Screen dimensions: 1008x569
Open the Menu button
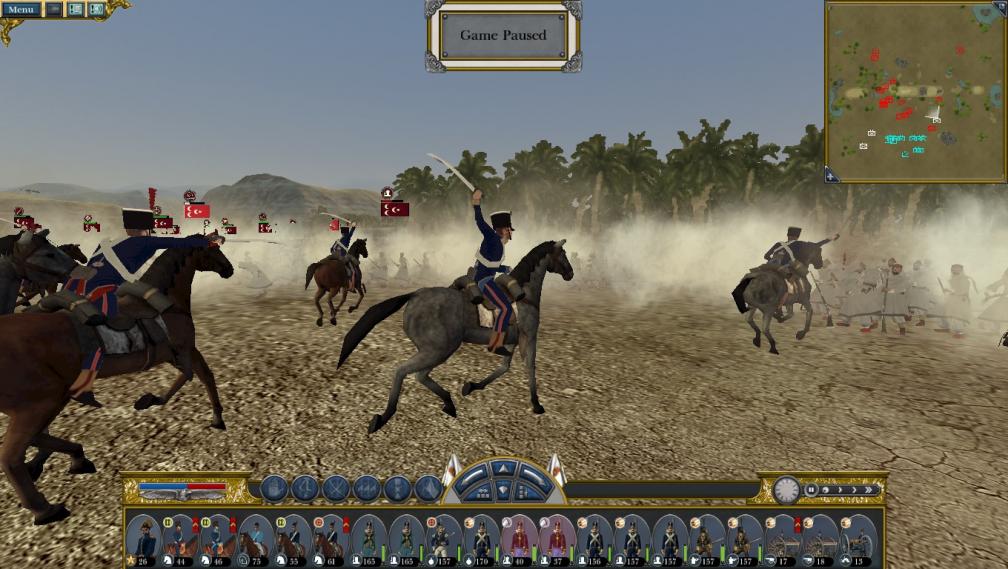click(x=20, y=10)
